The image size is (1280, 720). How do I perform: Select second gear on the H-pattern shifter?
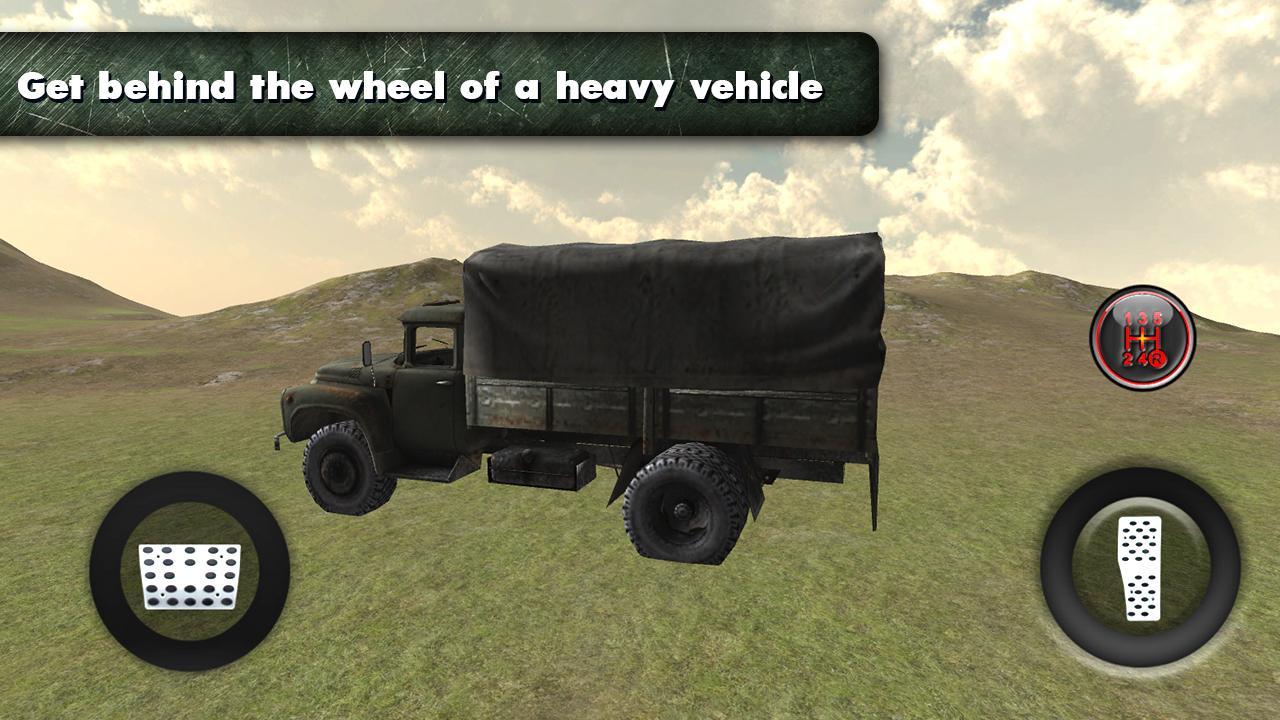(x=1128, y=358)
